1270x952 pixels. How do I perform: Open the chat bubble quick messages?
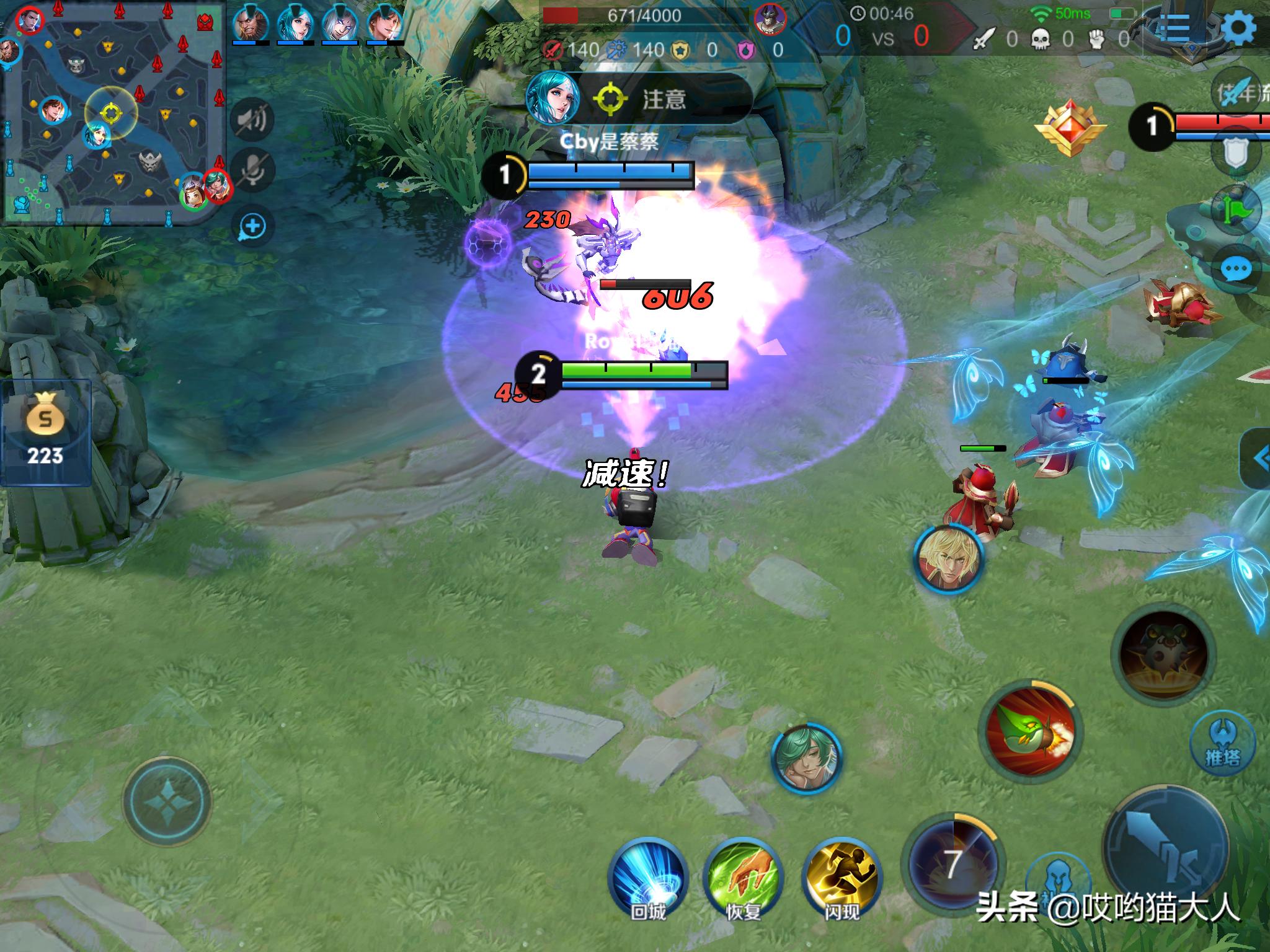pos(1236,270)
